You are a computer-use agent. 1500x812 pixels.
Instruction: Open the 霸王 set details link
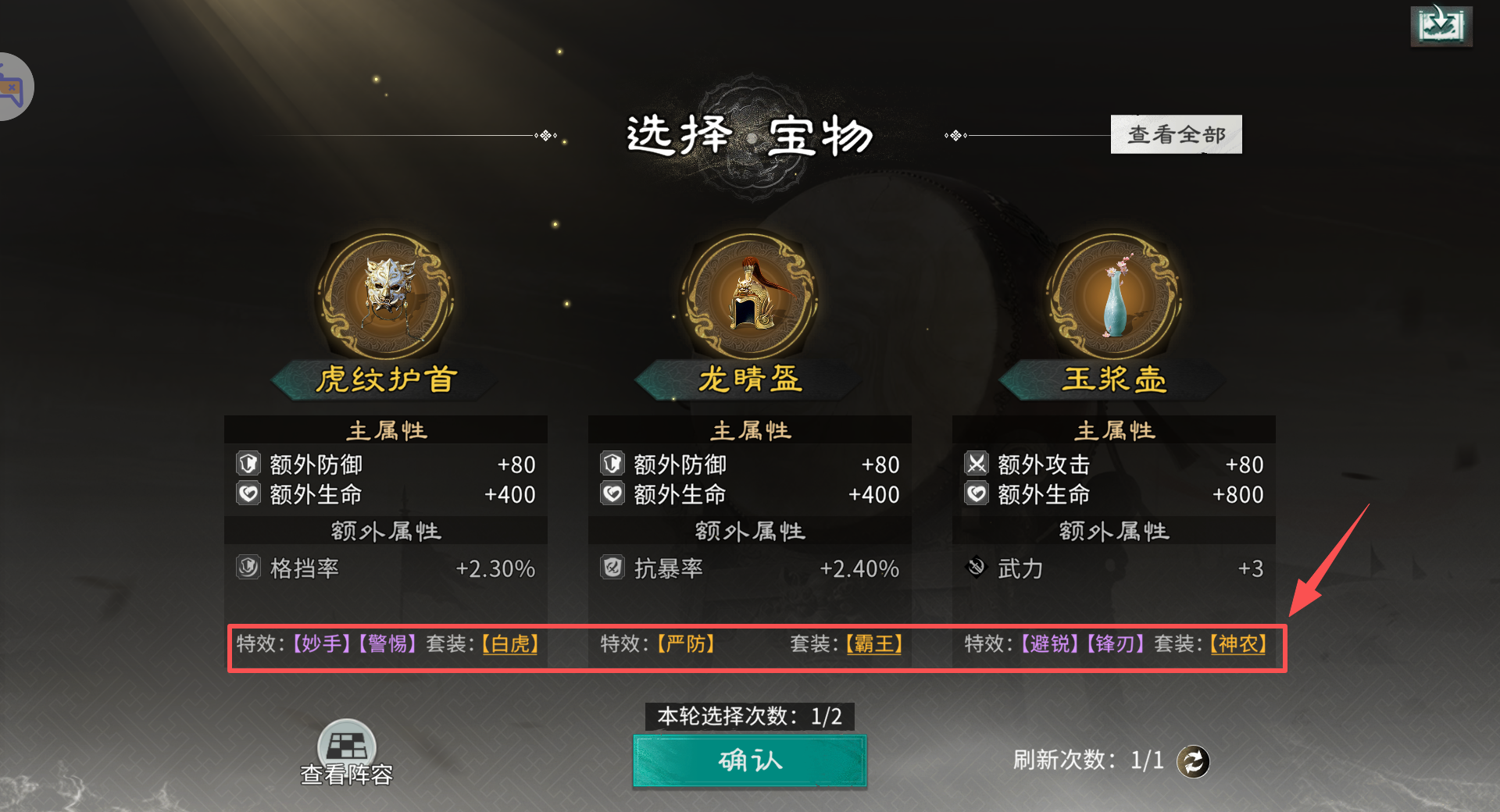[x=873, y=645]
